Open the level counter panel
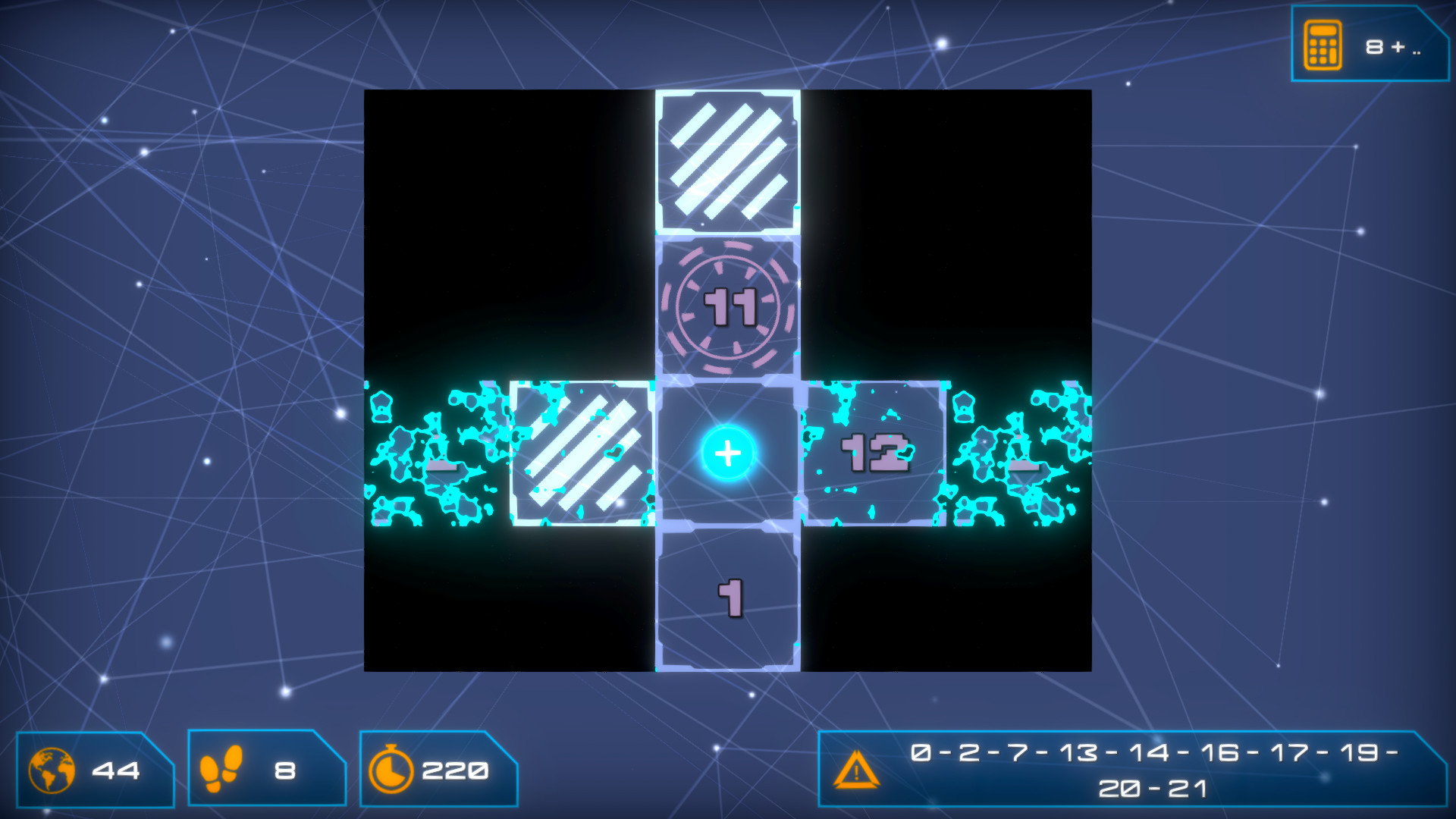The image size is (1456, 819). [x=91, y=770]
